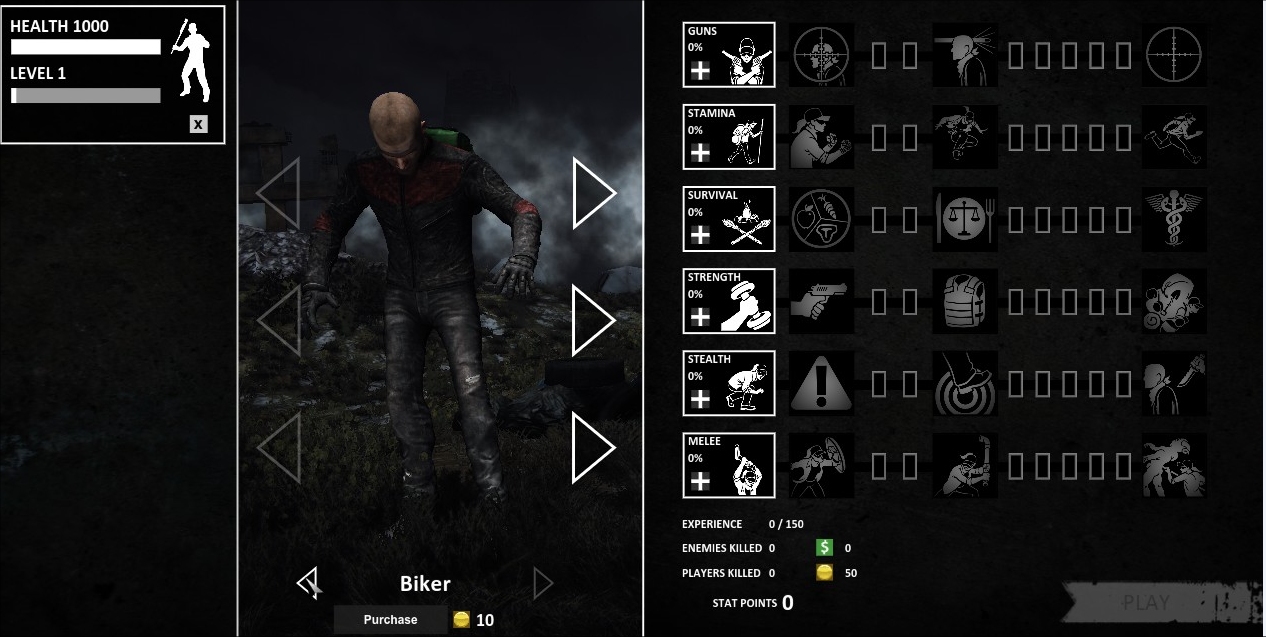Viewport: 1266px width, 637px height.
Task: Raise the Strength stat
Action: coord(700,316)
